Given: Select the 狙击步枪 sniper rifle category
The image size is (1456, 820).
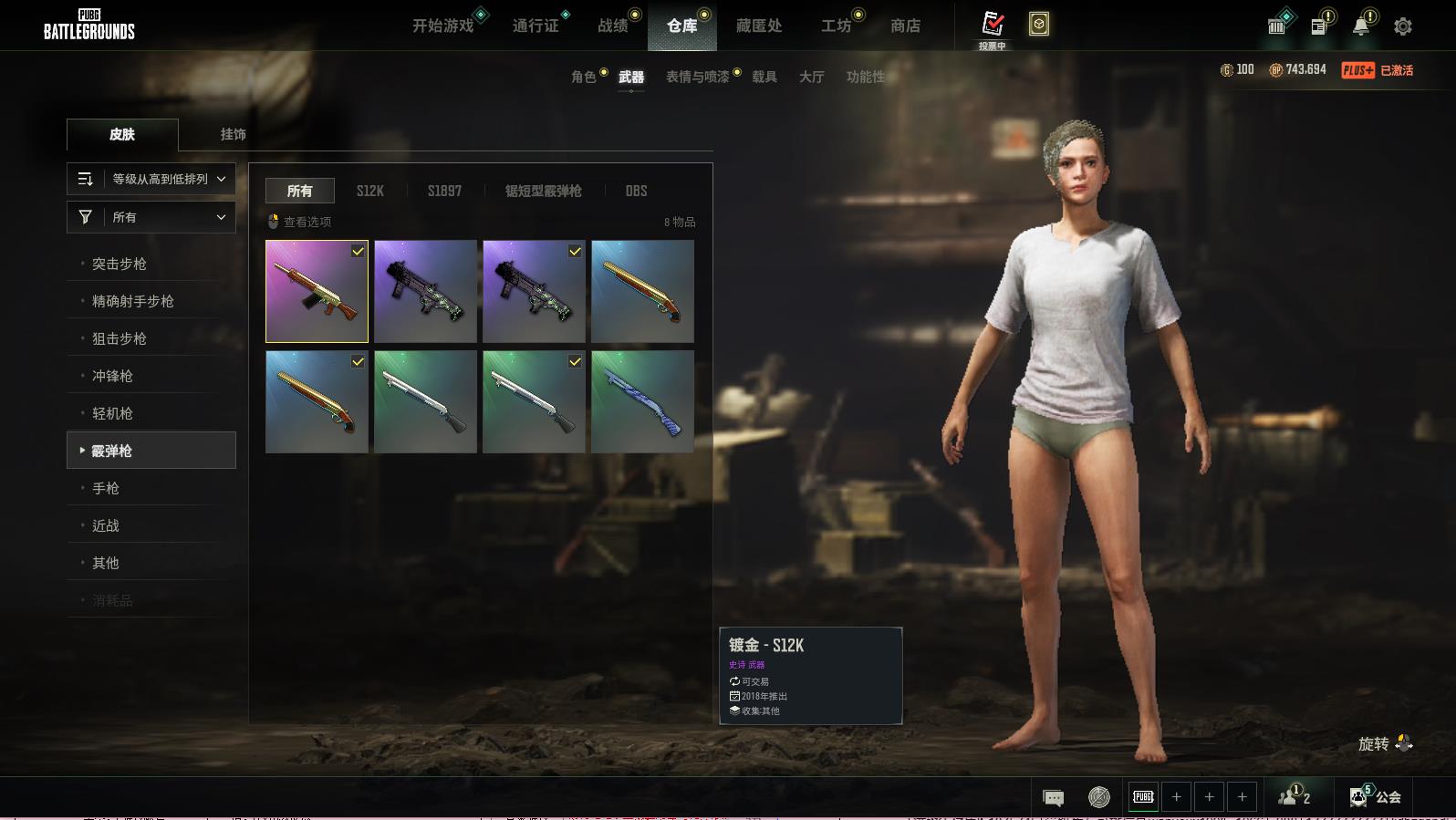Looking at the screenshot, I should 120,338.
